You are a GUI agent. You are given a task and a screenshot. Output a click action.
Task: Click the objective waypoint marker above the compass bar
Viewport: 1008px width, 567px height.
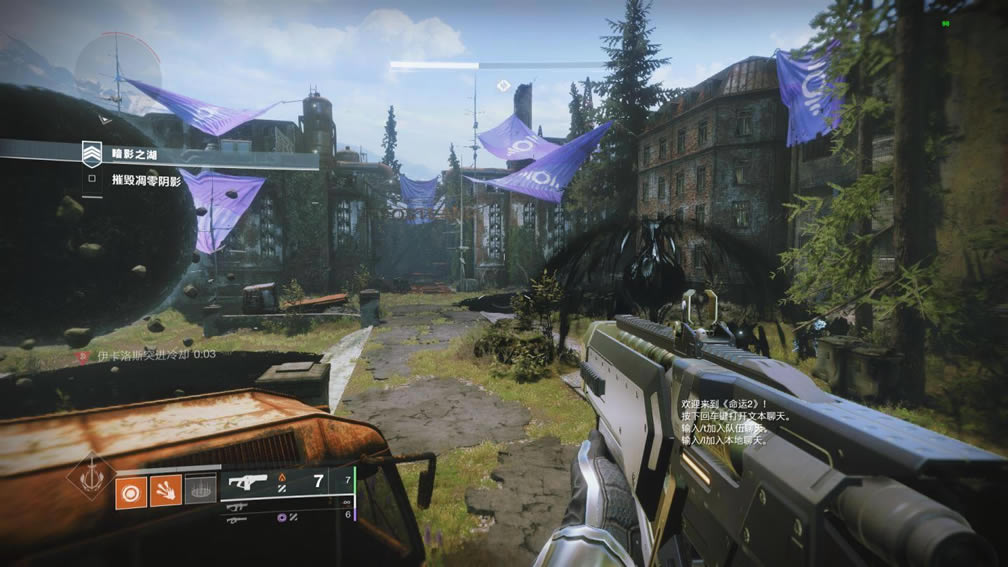503,85
